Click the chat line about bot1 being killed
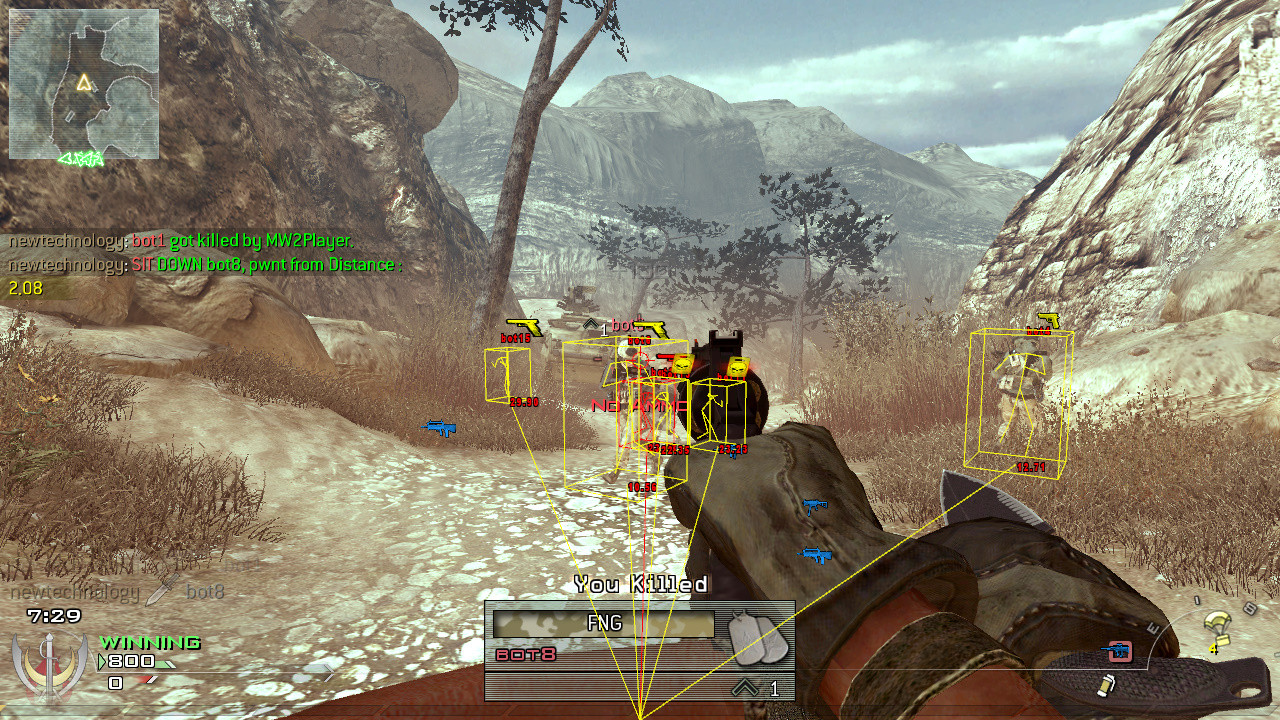 pyautogui.click(x=180, y=241)
